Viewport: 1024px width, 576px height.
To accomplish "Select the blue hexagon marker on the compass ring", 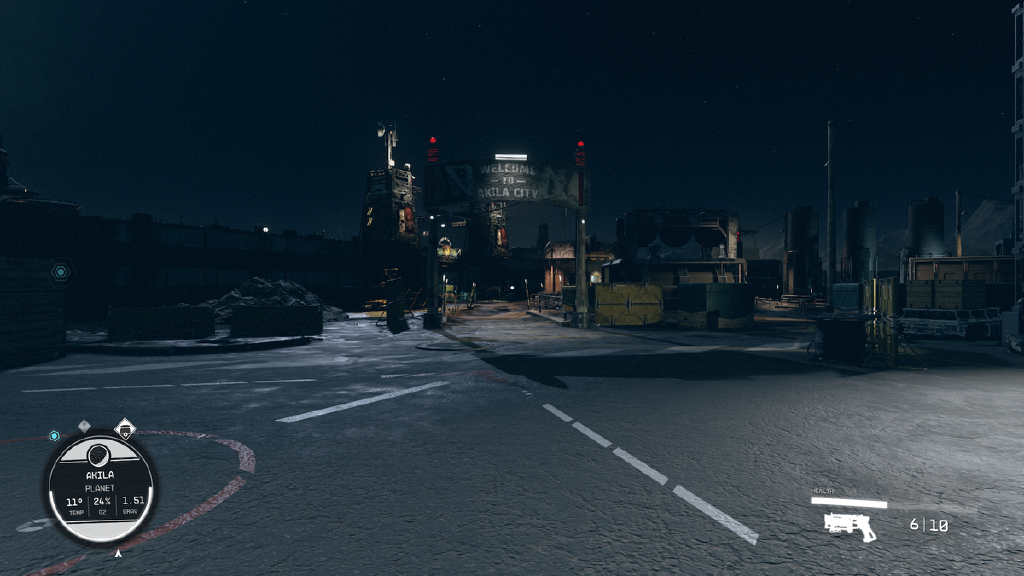I will coord(54,436).
